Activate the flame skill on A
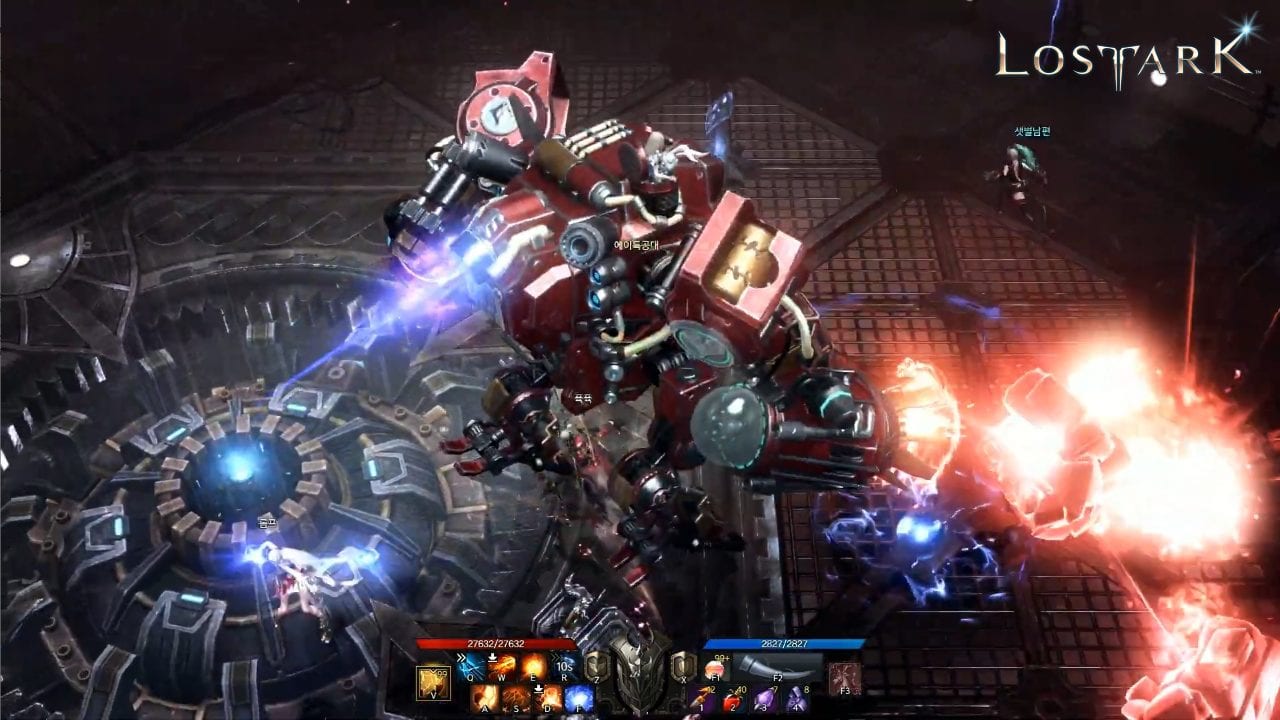The image size is (1280, 720). [x=486, y=698]
